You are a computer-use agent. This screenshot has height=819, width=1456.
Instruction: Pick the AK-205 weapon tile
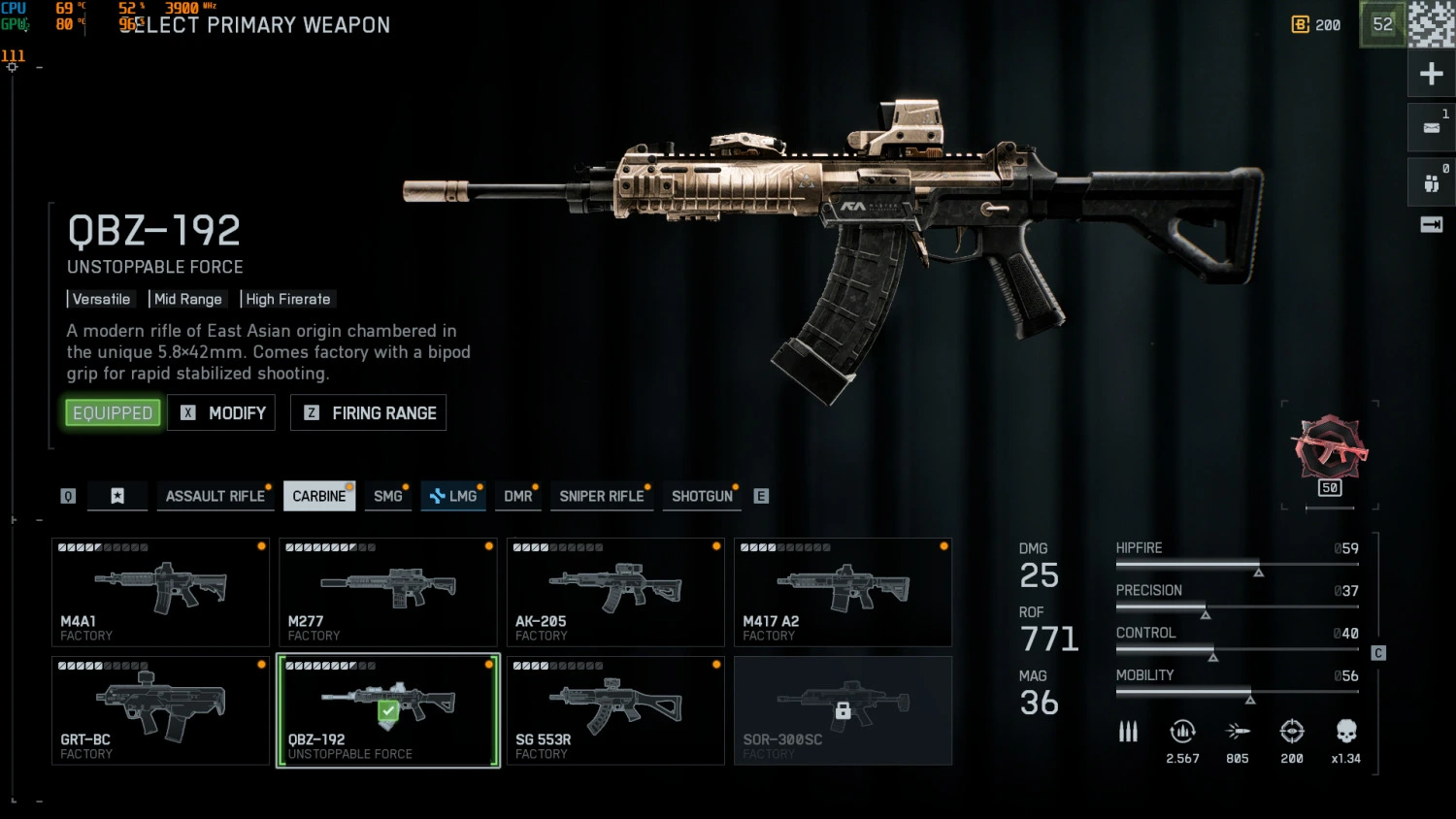(x=615, y=592)
